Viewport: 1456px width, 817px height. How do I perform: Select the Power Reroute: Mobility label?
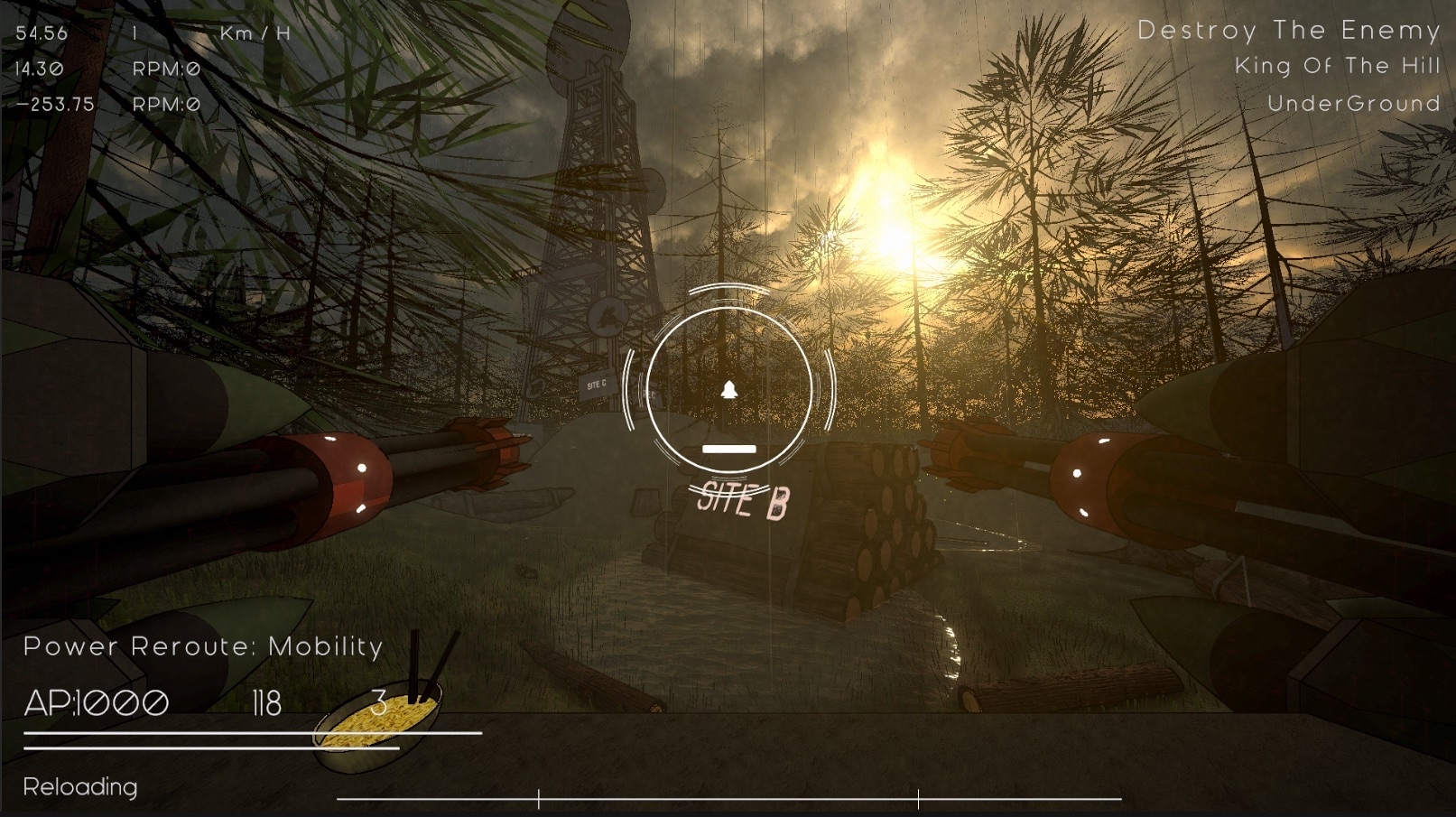203,646
